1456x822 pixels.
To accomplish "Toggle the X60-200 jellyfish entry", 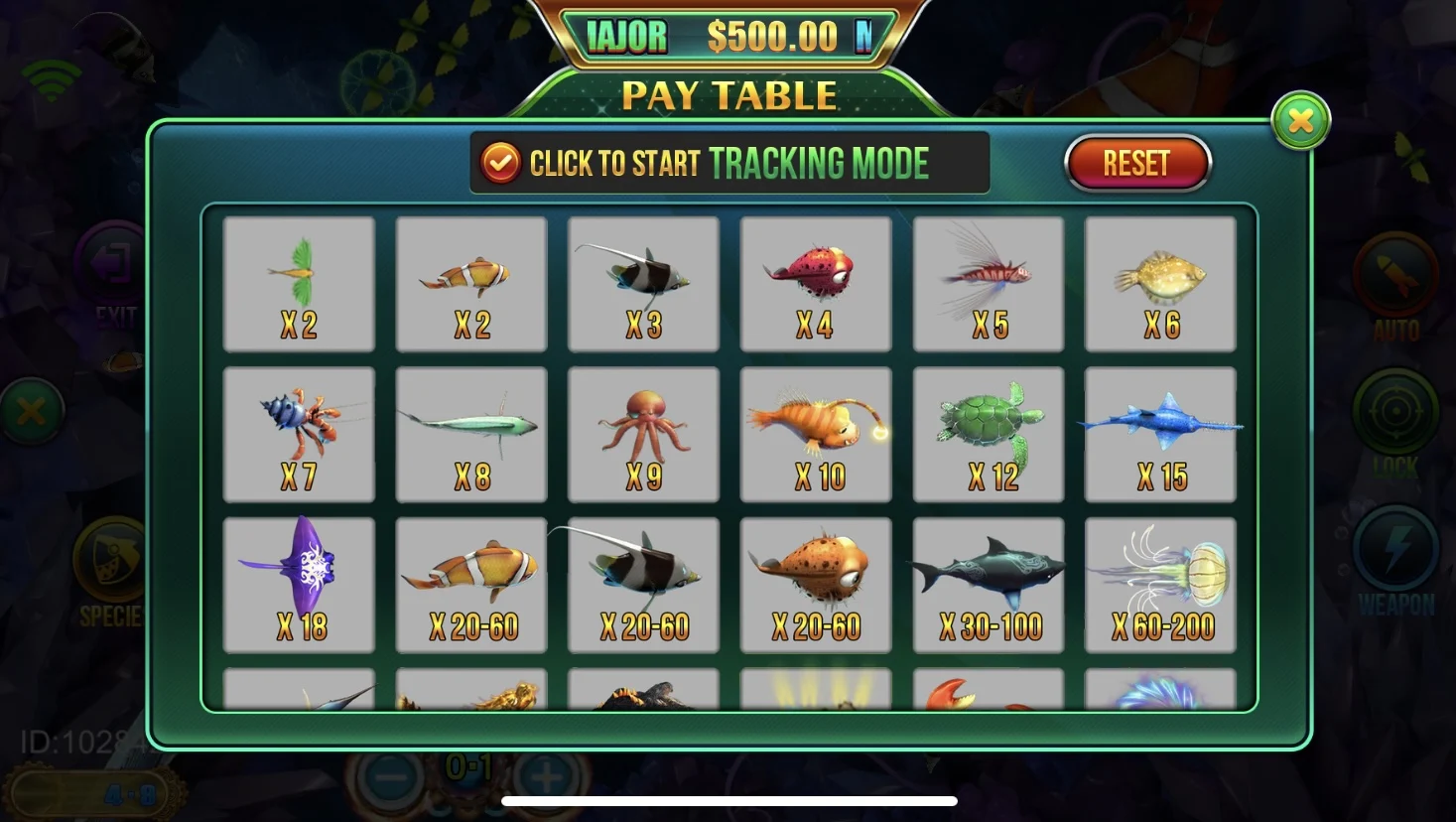I will pyautogui.click(x=1160, y=584).
